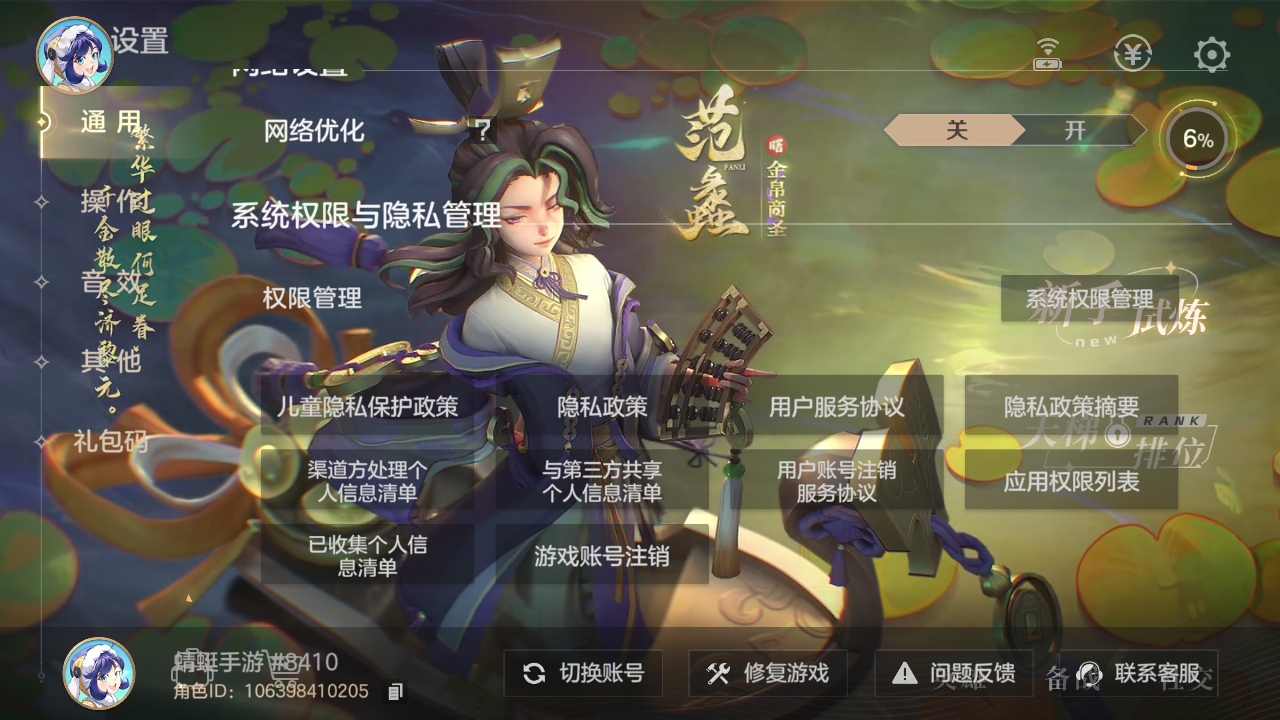Viewport: 1280px width, 720px height.
Task: Open the 隐私政策摘要
Action: pyautogui.click(x=1071, y=406)
